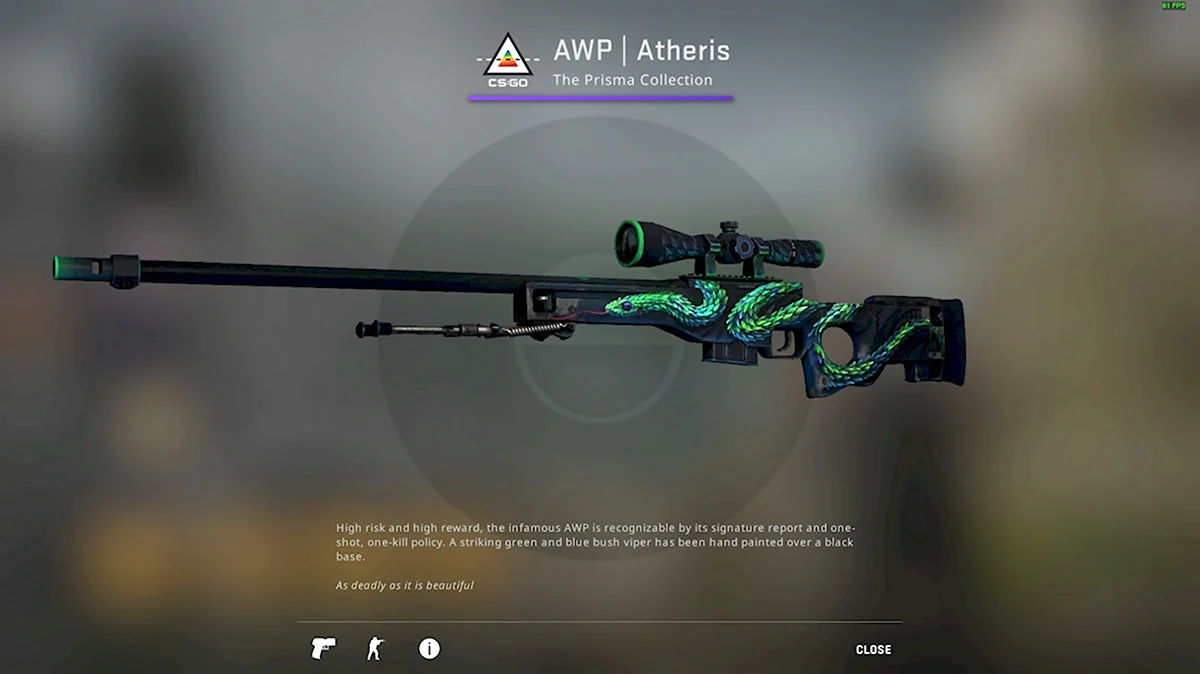Show the character holding weapon view
This screenshot has width=1200, height=674.
coord(375,648)
